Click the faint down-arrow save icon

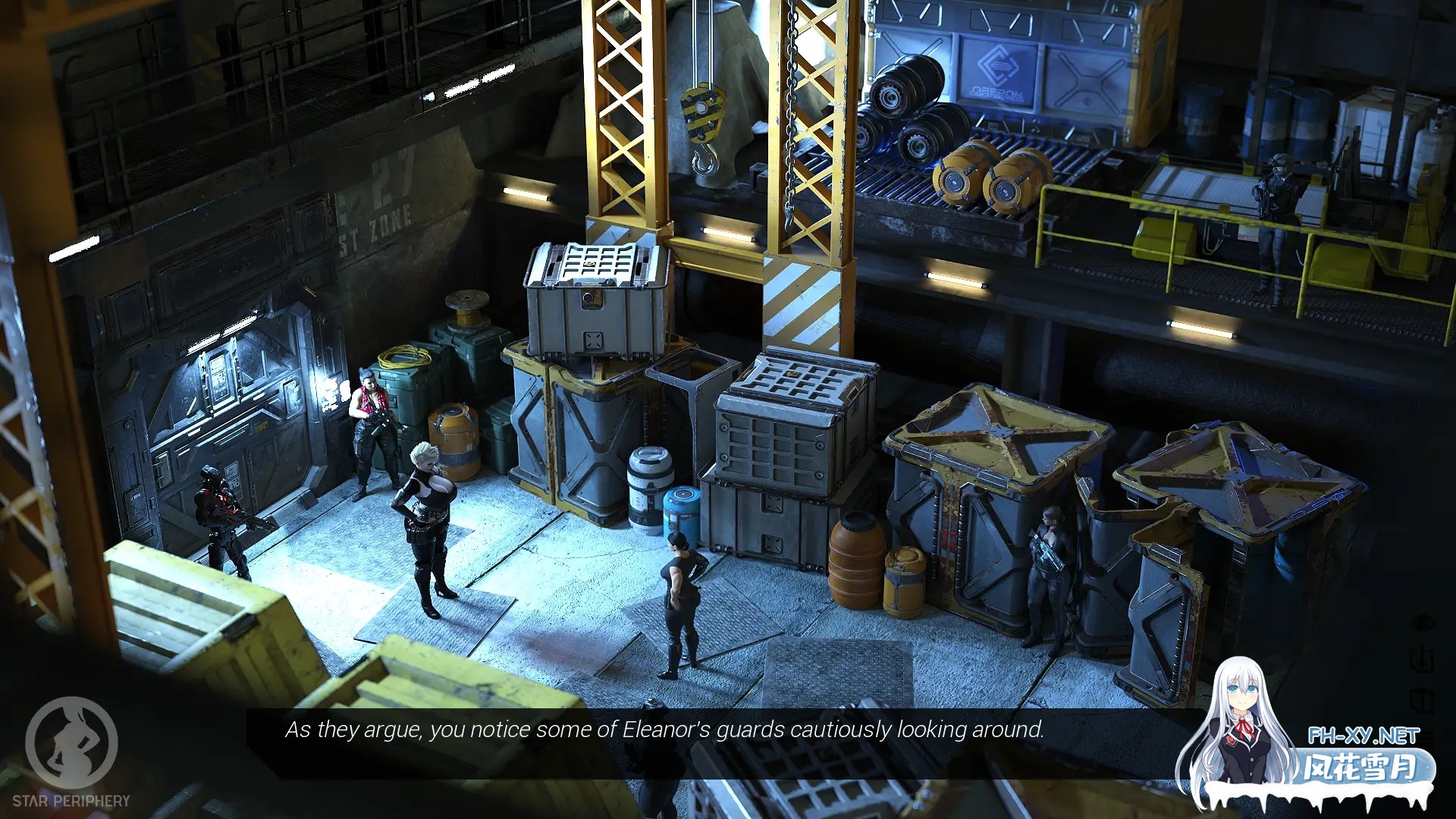(1423, 659)
